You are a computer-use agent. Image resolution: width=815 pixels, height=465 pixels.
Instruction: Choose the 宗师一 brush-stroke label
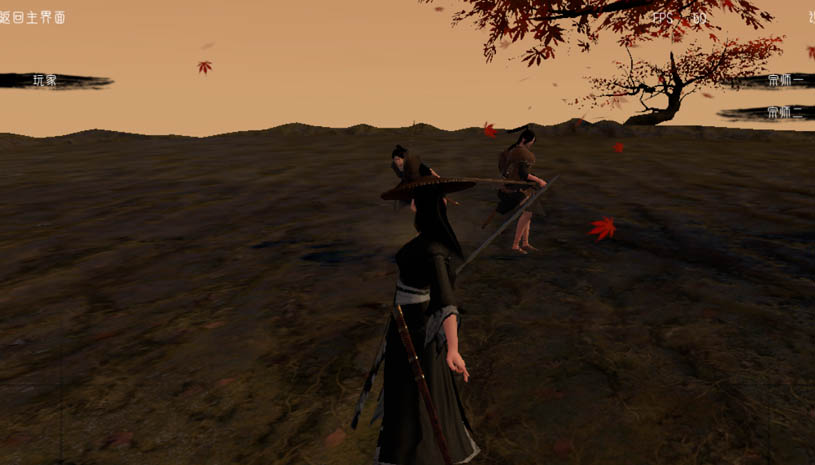point(784,80)
